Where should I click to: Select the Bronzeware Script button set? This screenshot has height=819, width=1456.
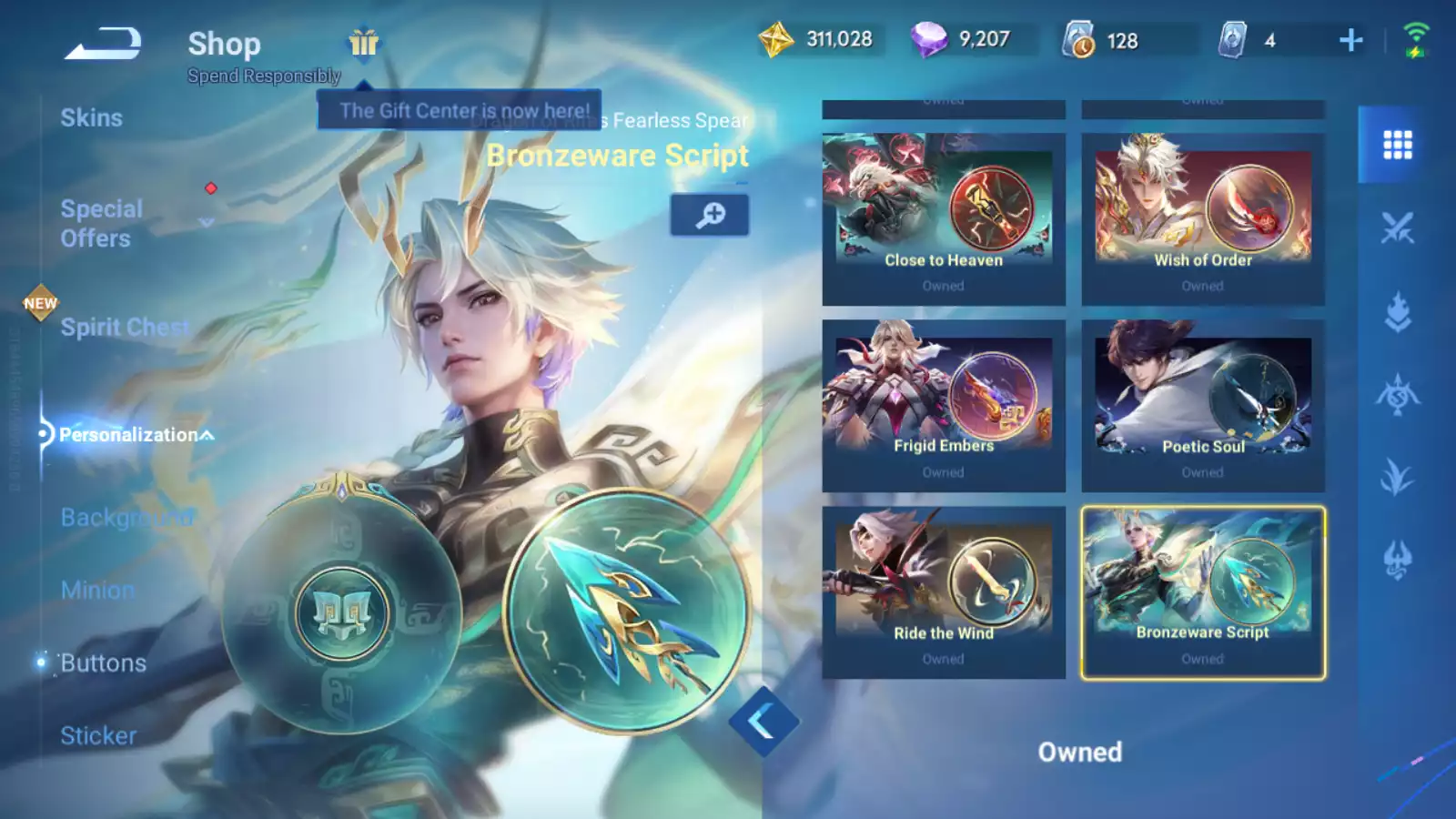[x=1202, y=592]
